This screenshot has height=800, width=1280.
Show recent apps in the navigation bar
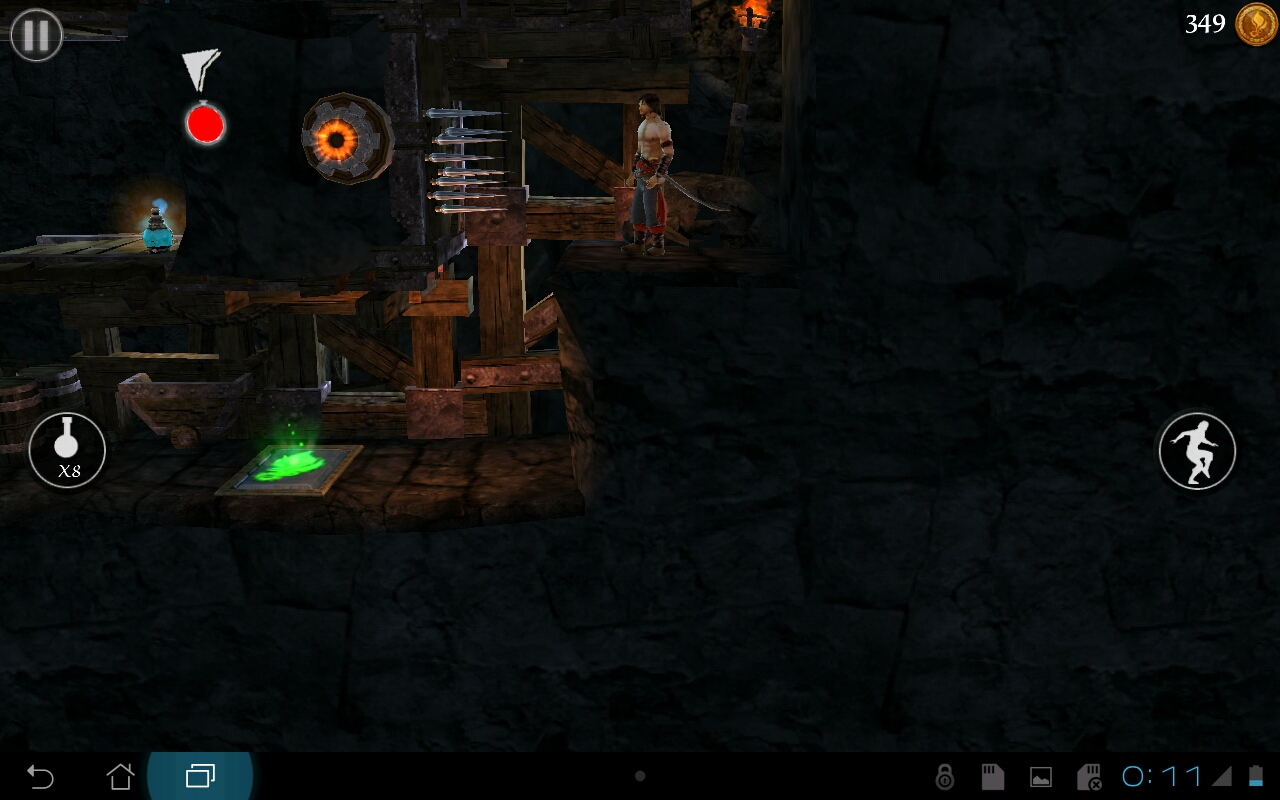[200, 776]
